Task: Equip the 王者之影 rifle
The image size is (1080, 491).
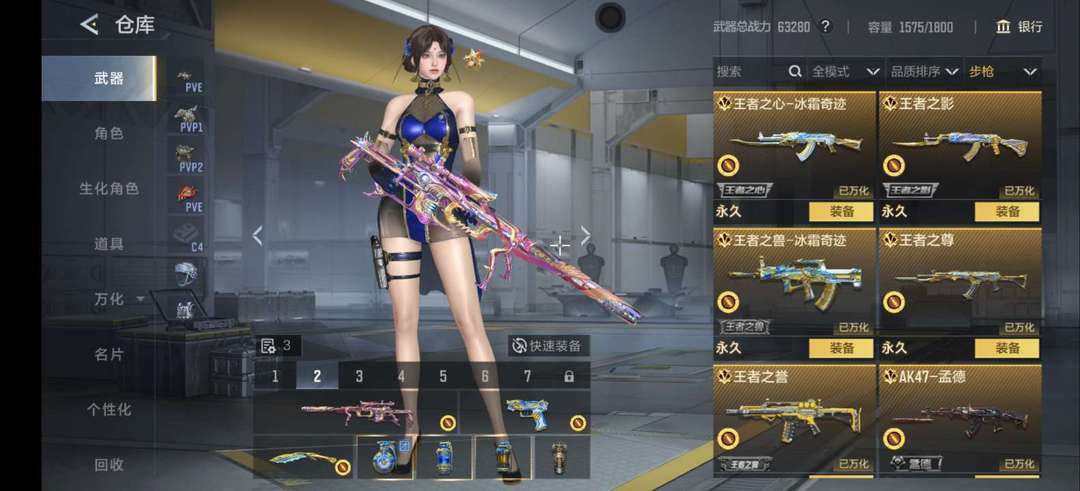Action: (x=1006, y=212)
